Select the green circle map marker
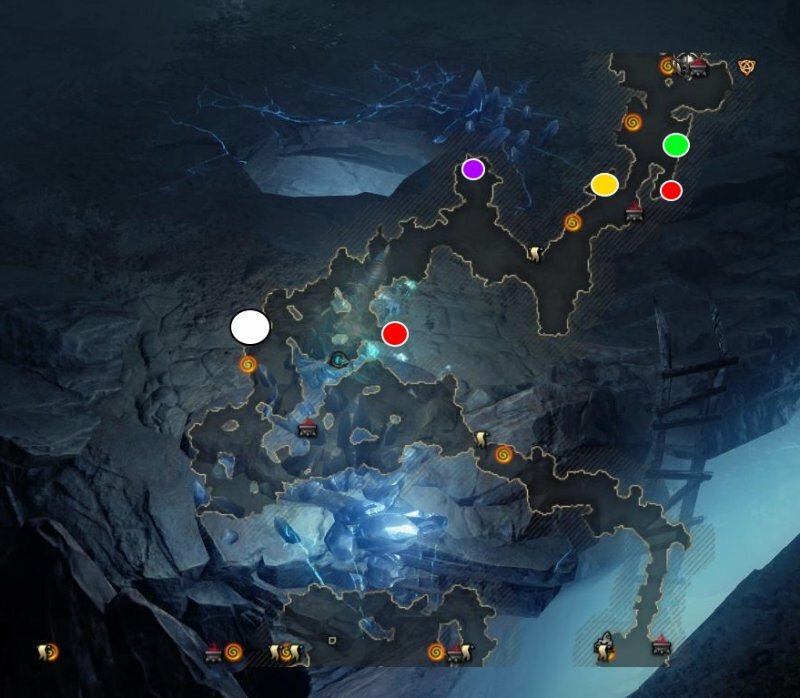This screenshot has height=698, width=800. (x=676, y=145)
